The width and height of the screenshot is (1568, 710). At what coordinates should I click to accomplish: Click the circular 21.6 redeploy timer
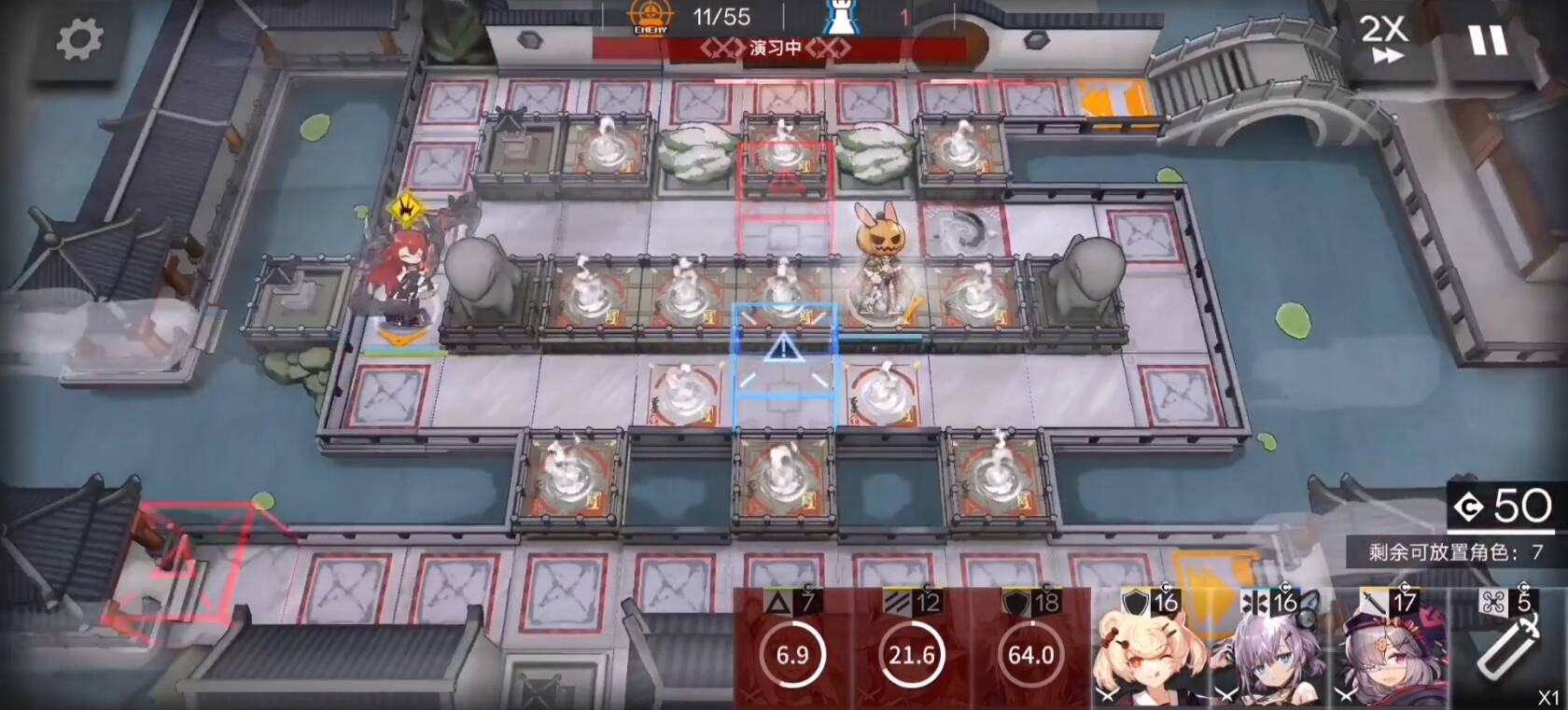pos(910,655)
